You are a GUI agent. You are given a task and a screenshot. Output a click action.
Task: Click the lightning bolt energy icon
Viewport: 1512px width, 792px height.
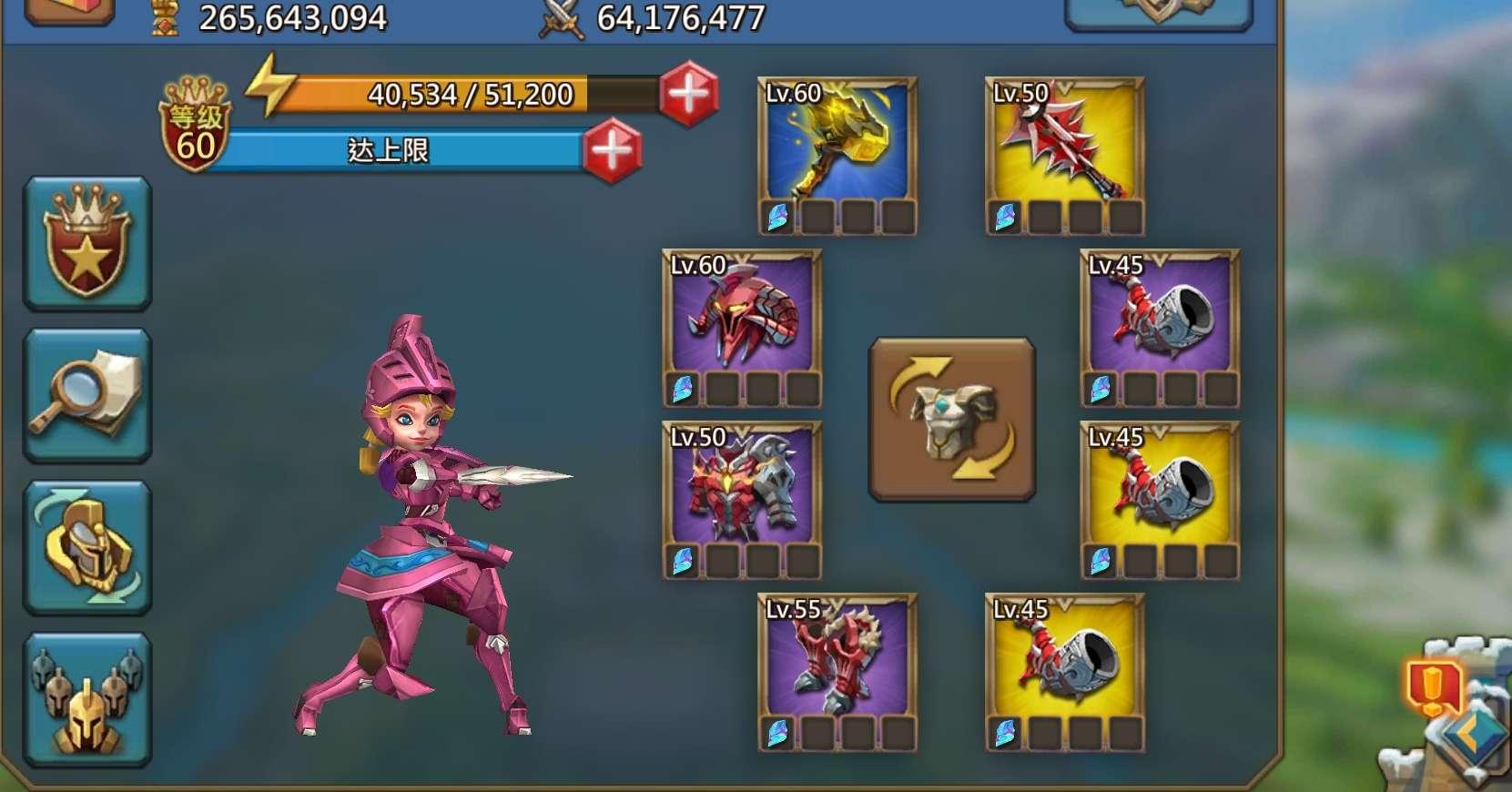point(270,92)
